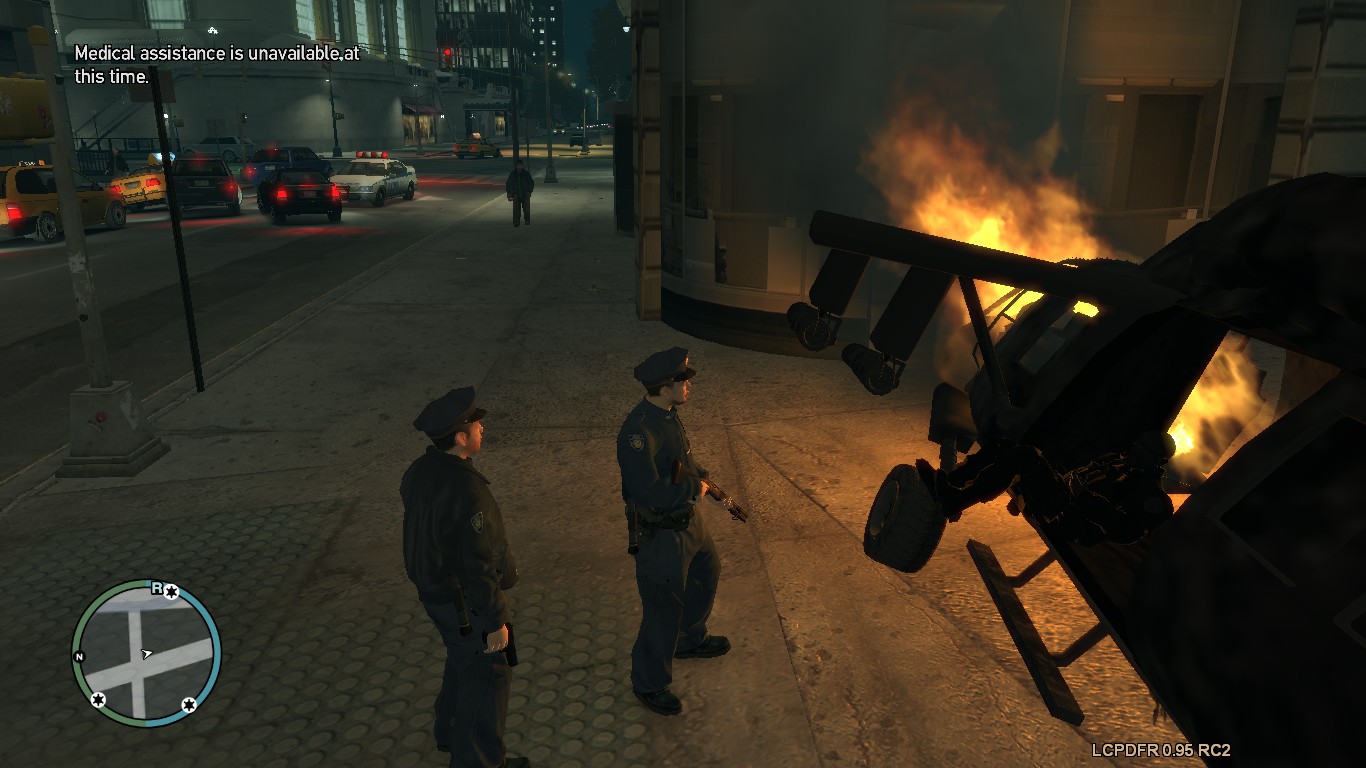
Task: Select the N north marker on radar
Action: [79, 656]
